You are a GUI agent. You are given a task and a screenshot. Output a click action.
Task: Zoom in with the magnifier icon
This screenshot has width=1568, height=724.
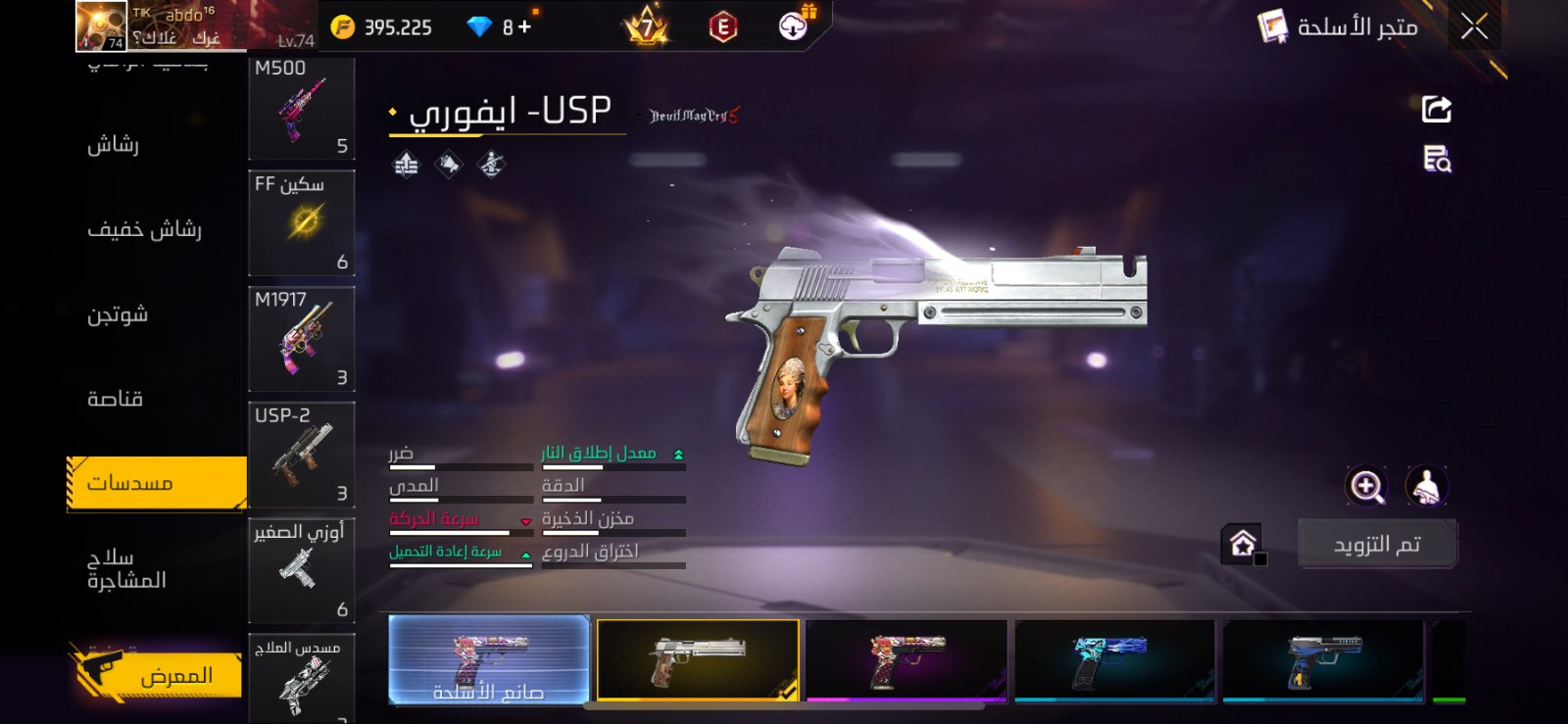[x=1366, y=486]
